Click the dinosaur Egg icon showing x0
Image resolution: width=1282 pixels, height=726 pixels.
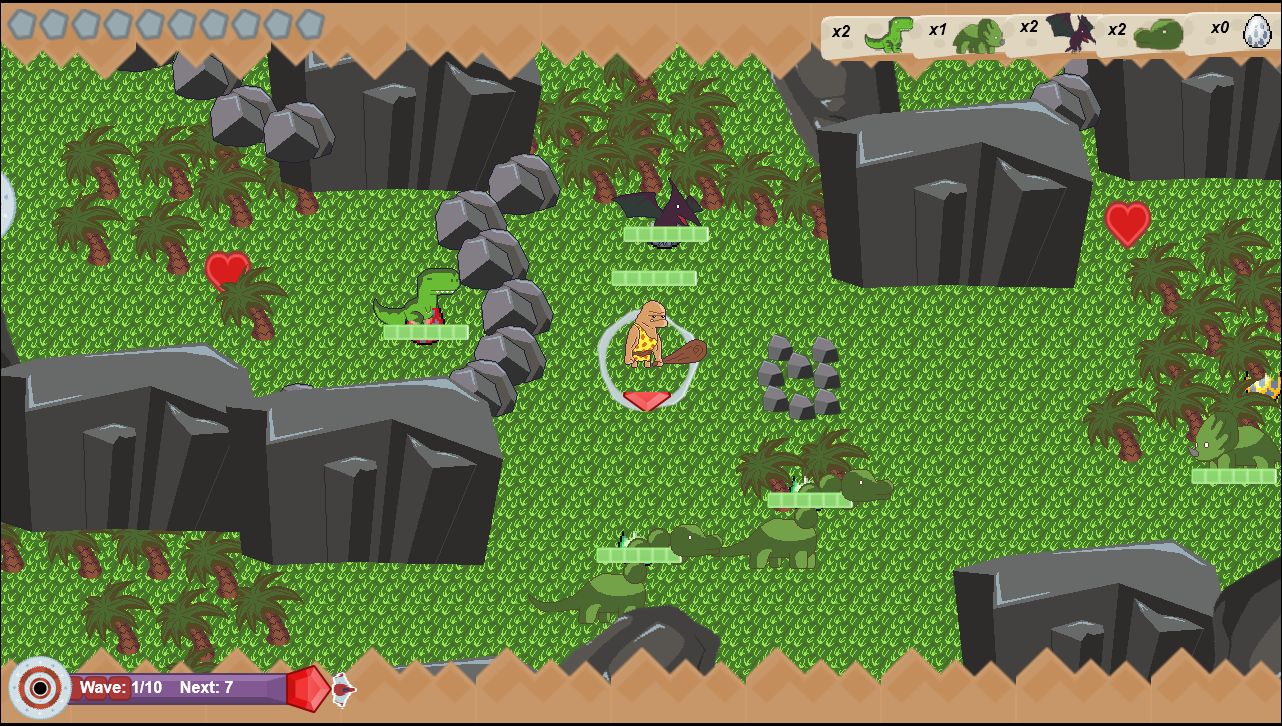1255,33
